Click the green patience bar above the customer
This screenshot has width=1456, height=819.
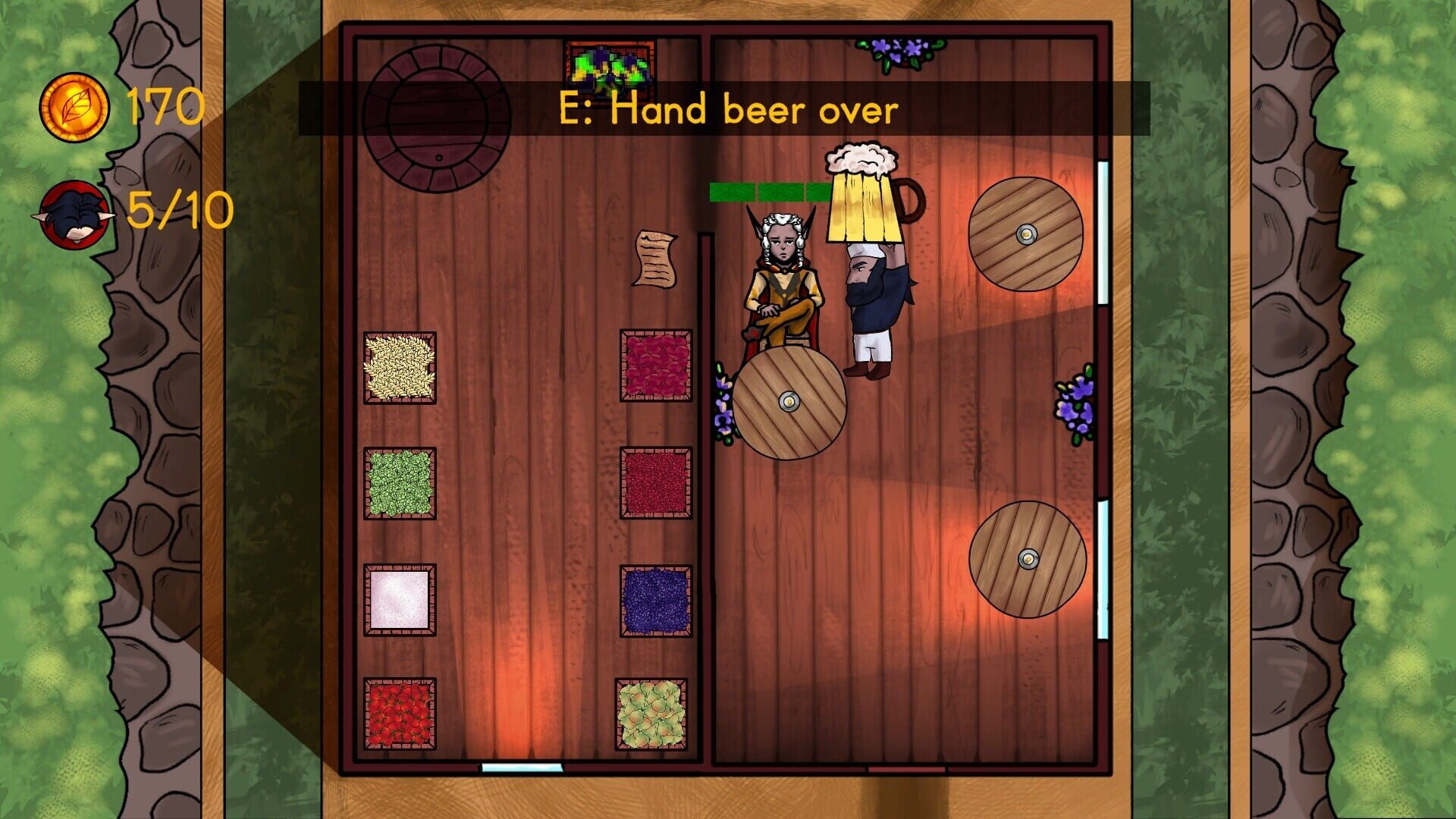(766, 192)
